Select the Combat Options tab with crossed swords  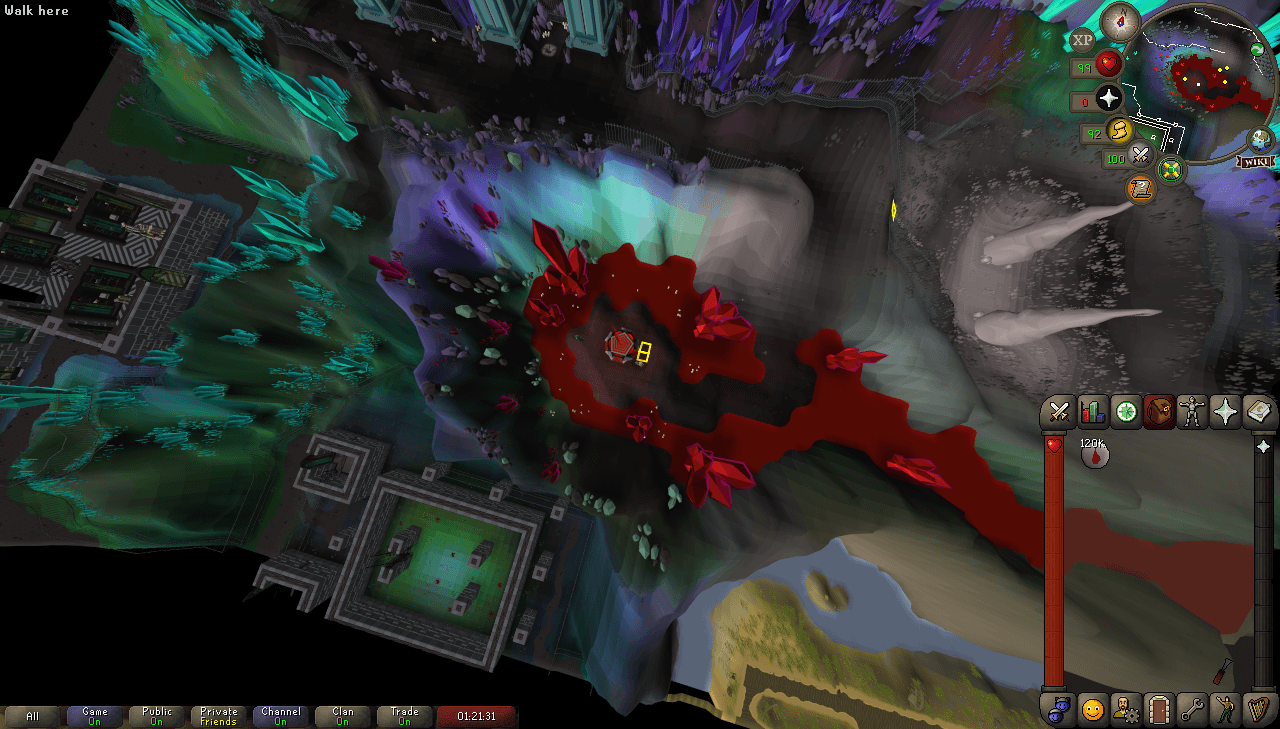click(1062, 412)
